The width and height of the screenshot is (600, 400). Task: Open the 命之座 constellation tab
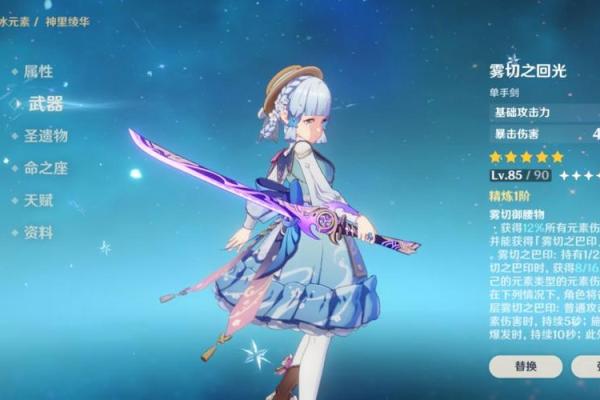[45, 168]
